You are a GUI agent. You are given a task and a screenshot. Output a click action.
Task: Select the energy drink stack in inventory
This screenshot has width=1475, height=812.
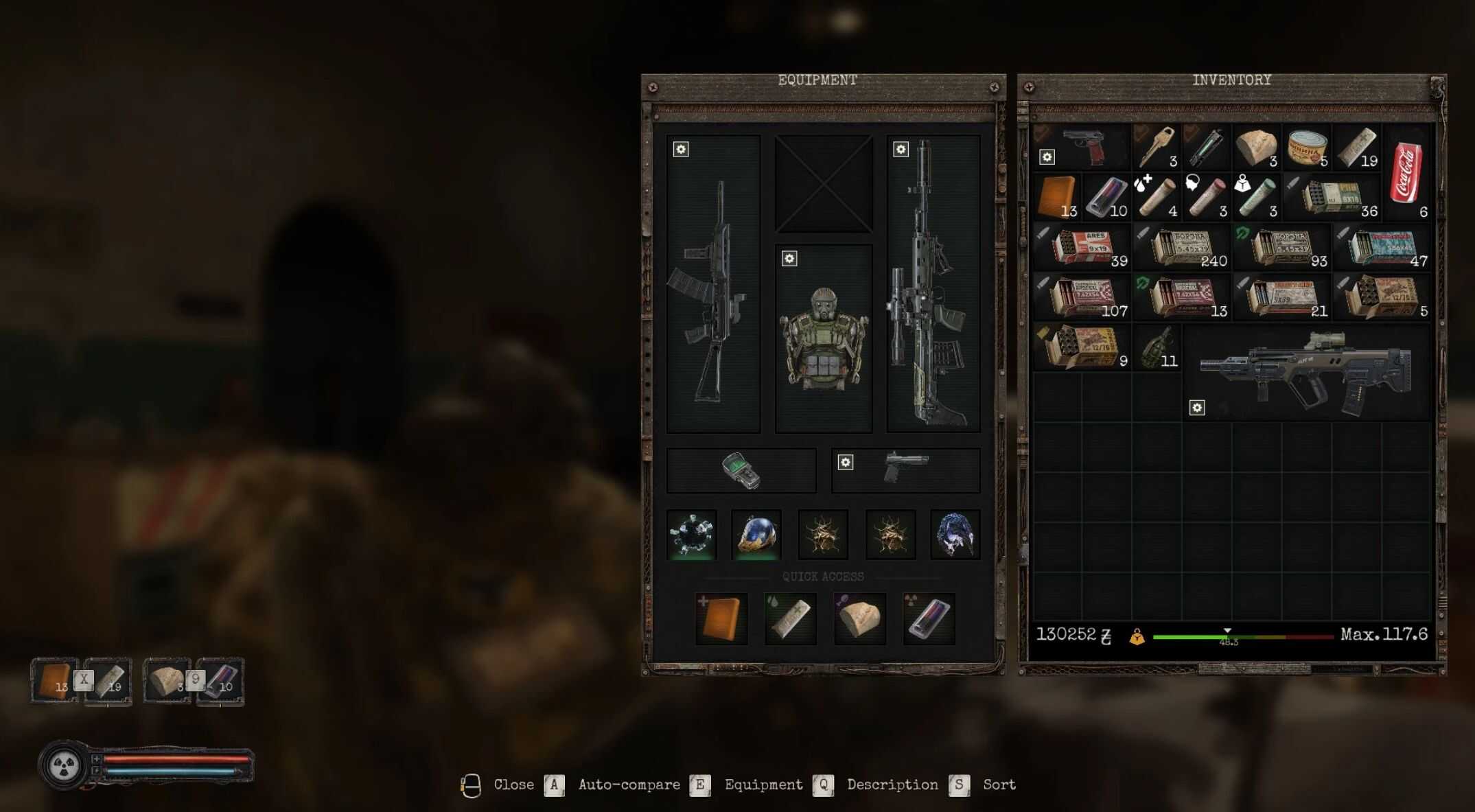point(1106,198)
